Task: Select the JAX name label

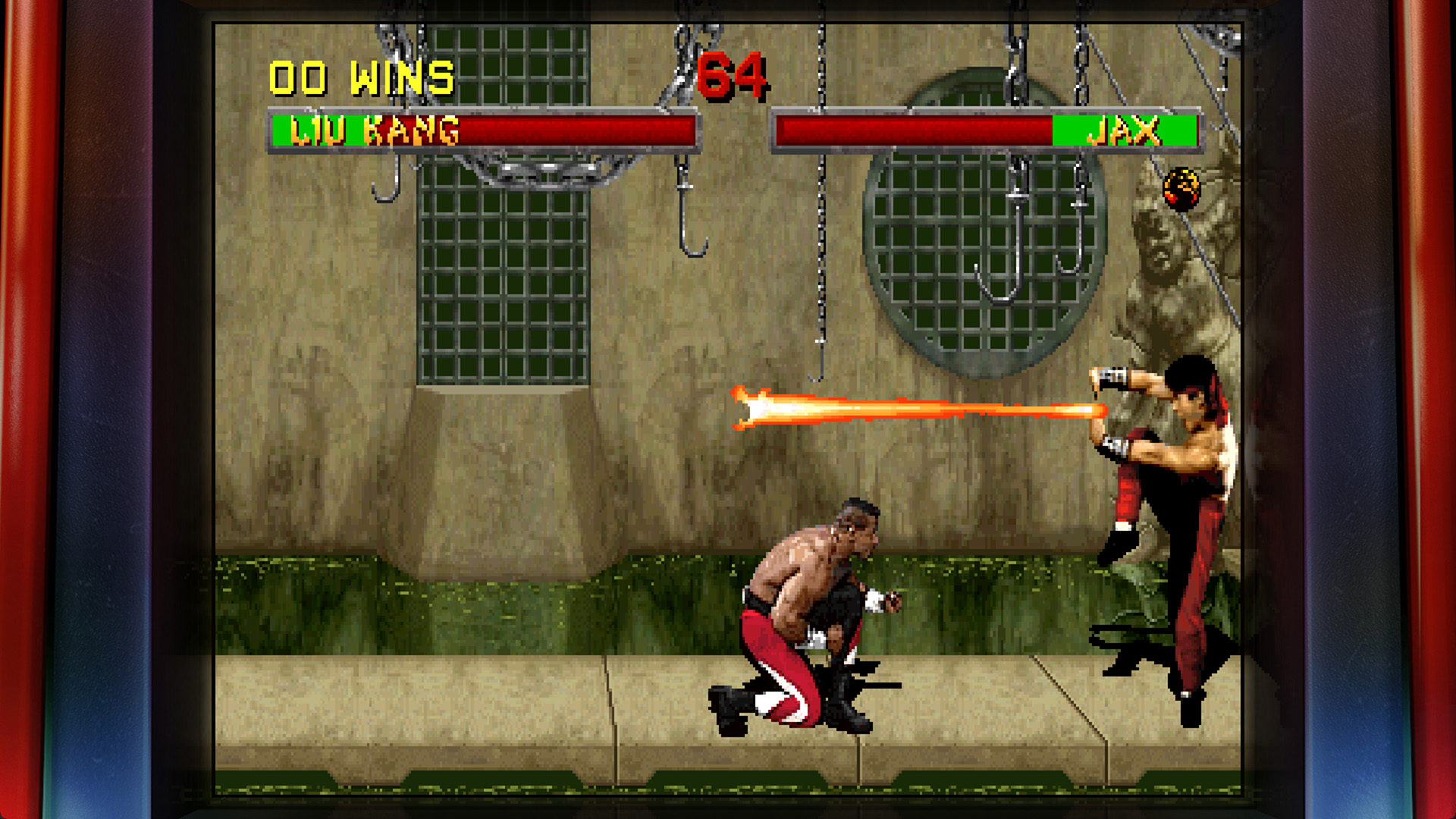Action: tap(1125, 130)
